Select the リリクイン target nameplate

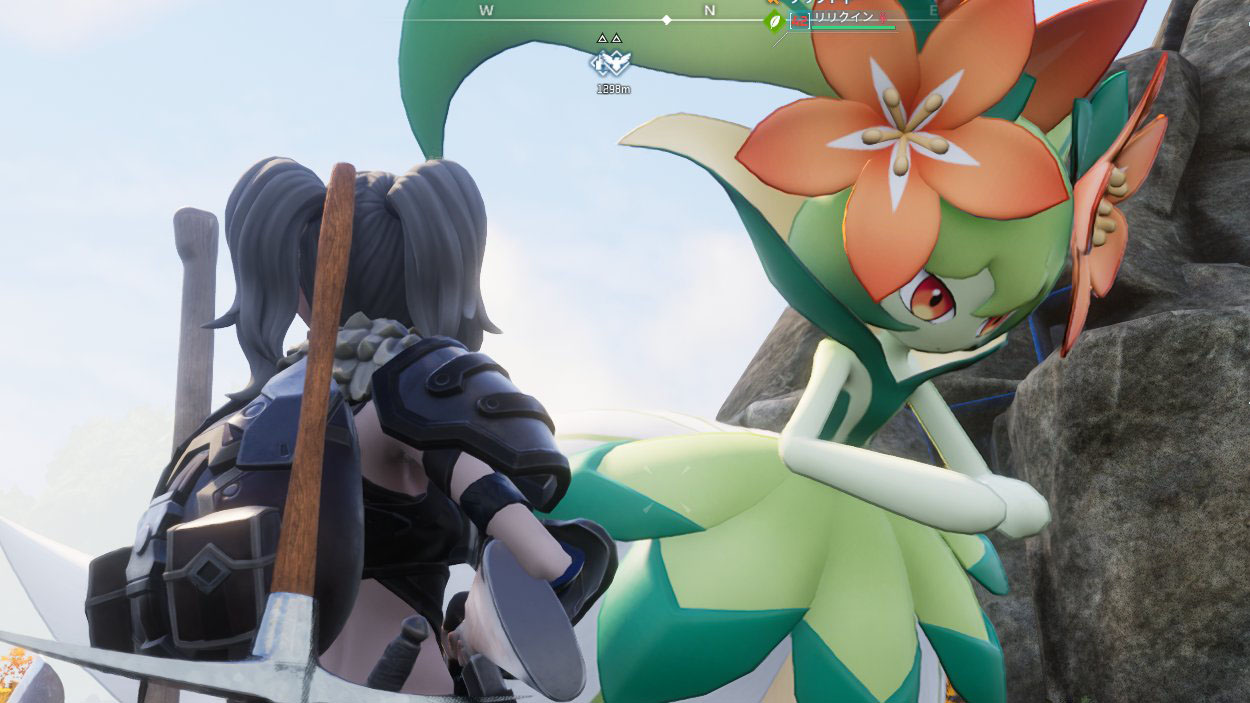[x=847, y=18]
